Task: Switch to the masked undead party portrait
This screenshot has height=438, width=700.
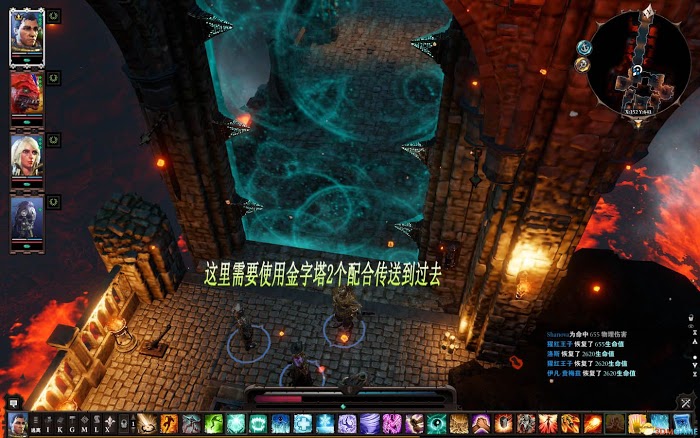Action: pos(27,216)
